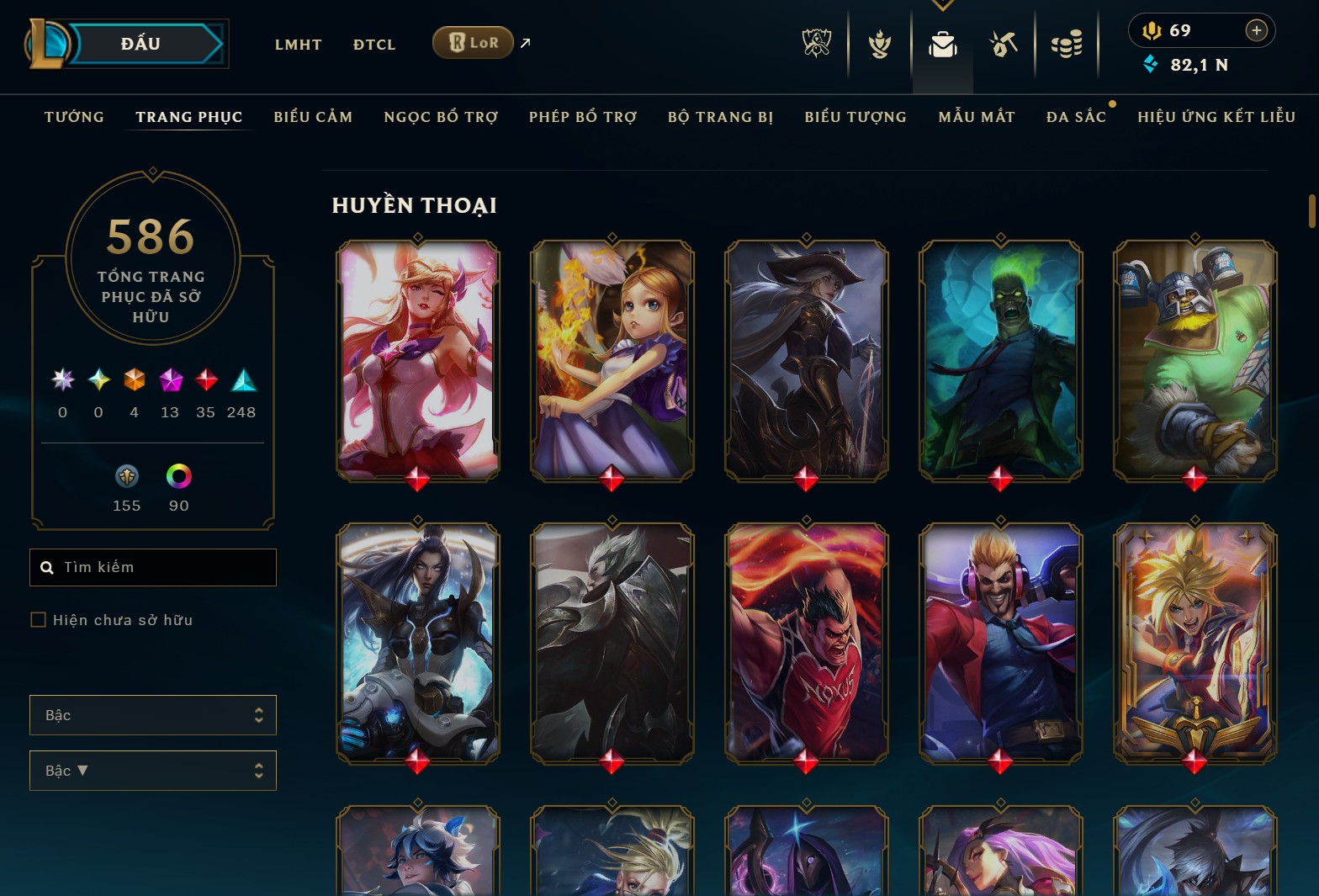
Task: Open the 'Bậc ▼' sort order dropdown
Action: tap(152, 770)
